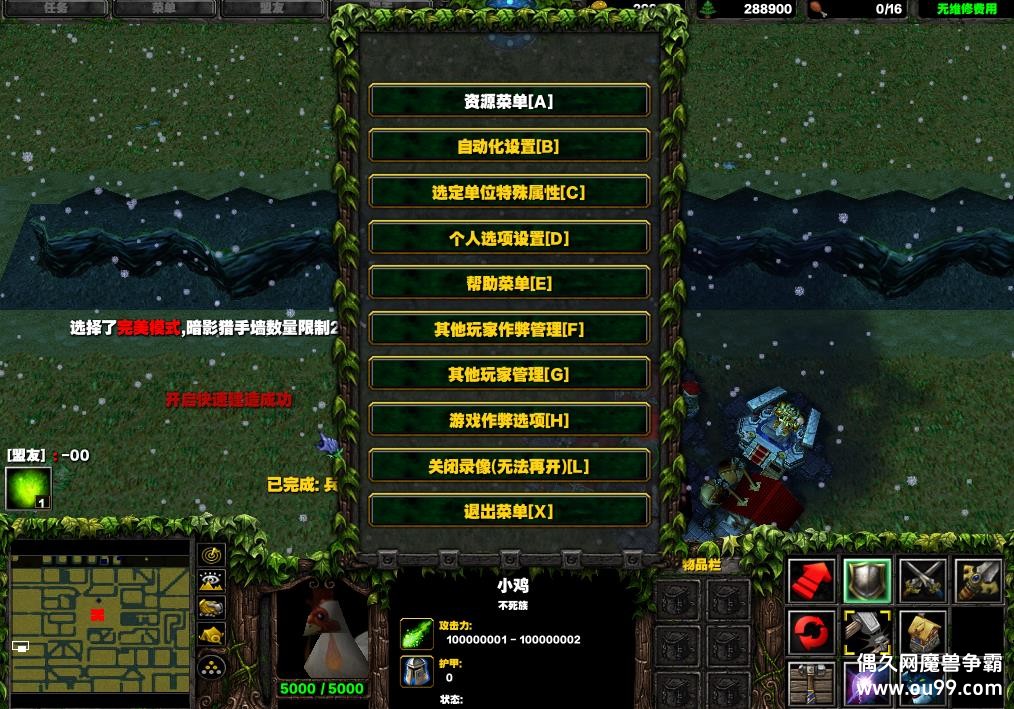Select the shield Hold Position command
This screenshot has height=709, width=1014.
866,580
